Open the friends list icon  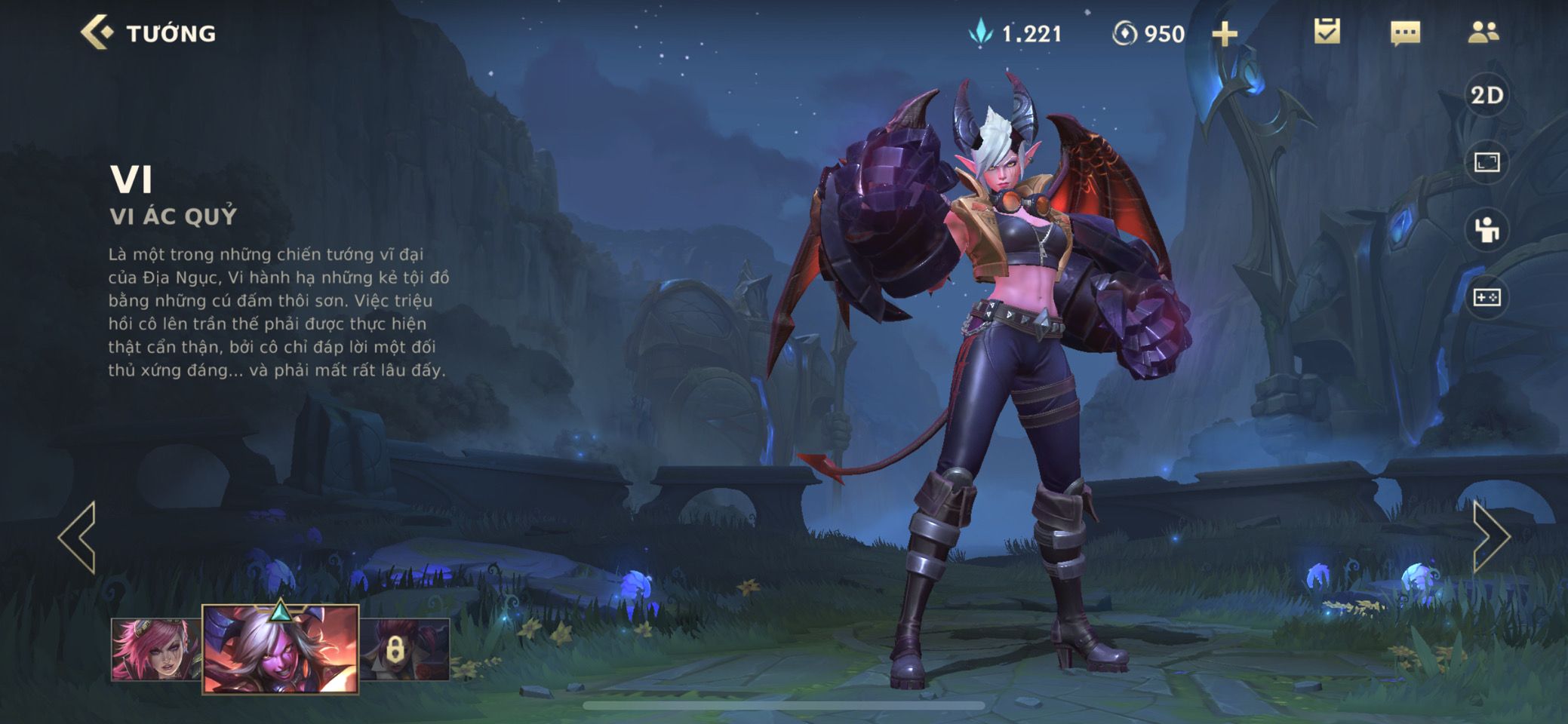(x=1483, y=32)
